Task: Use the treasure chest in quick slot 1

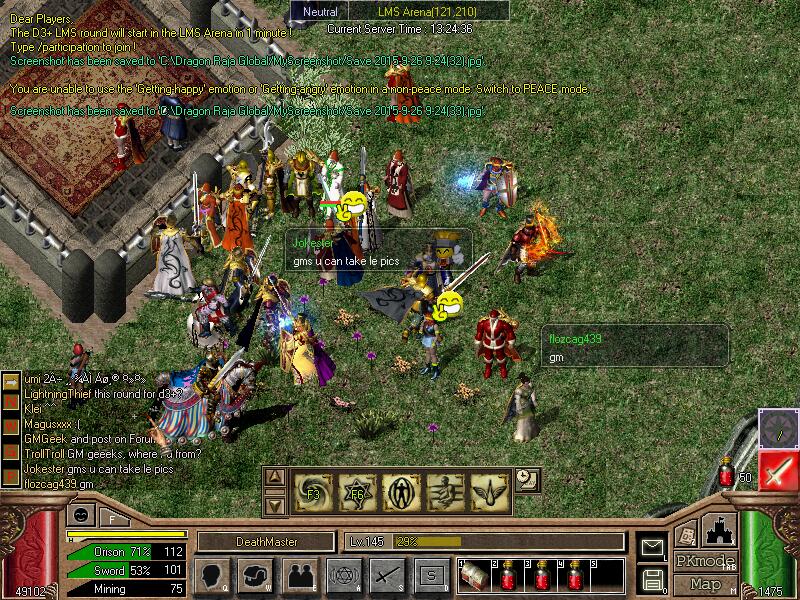Action: (x=474, y=576)
